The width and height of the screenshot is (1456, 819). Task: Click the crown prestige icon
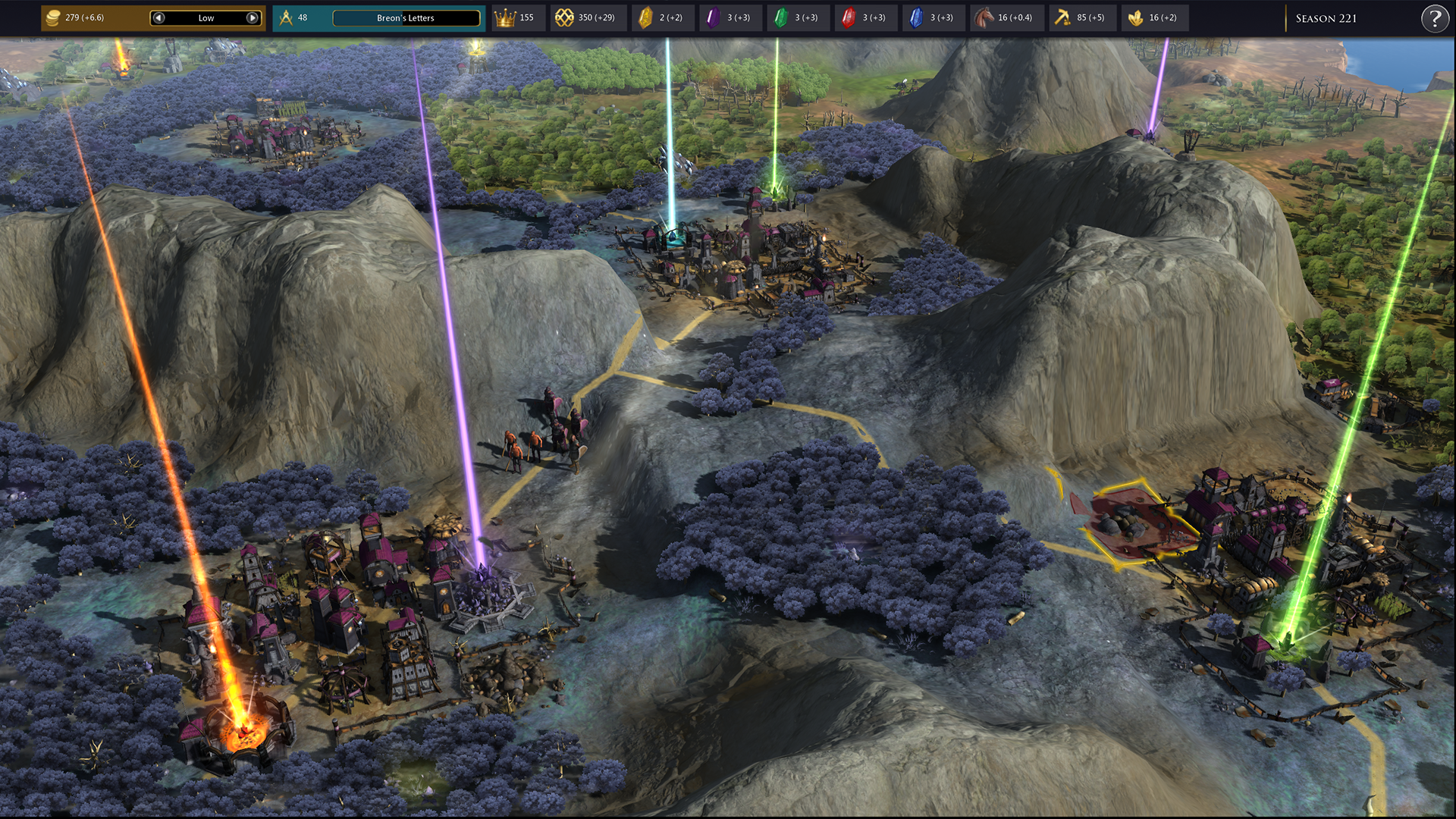click(505, 17)
